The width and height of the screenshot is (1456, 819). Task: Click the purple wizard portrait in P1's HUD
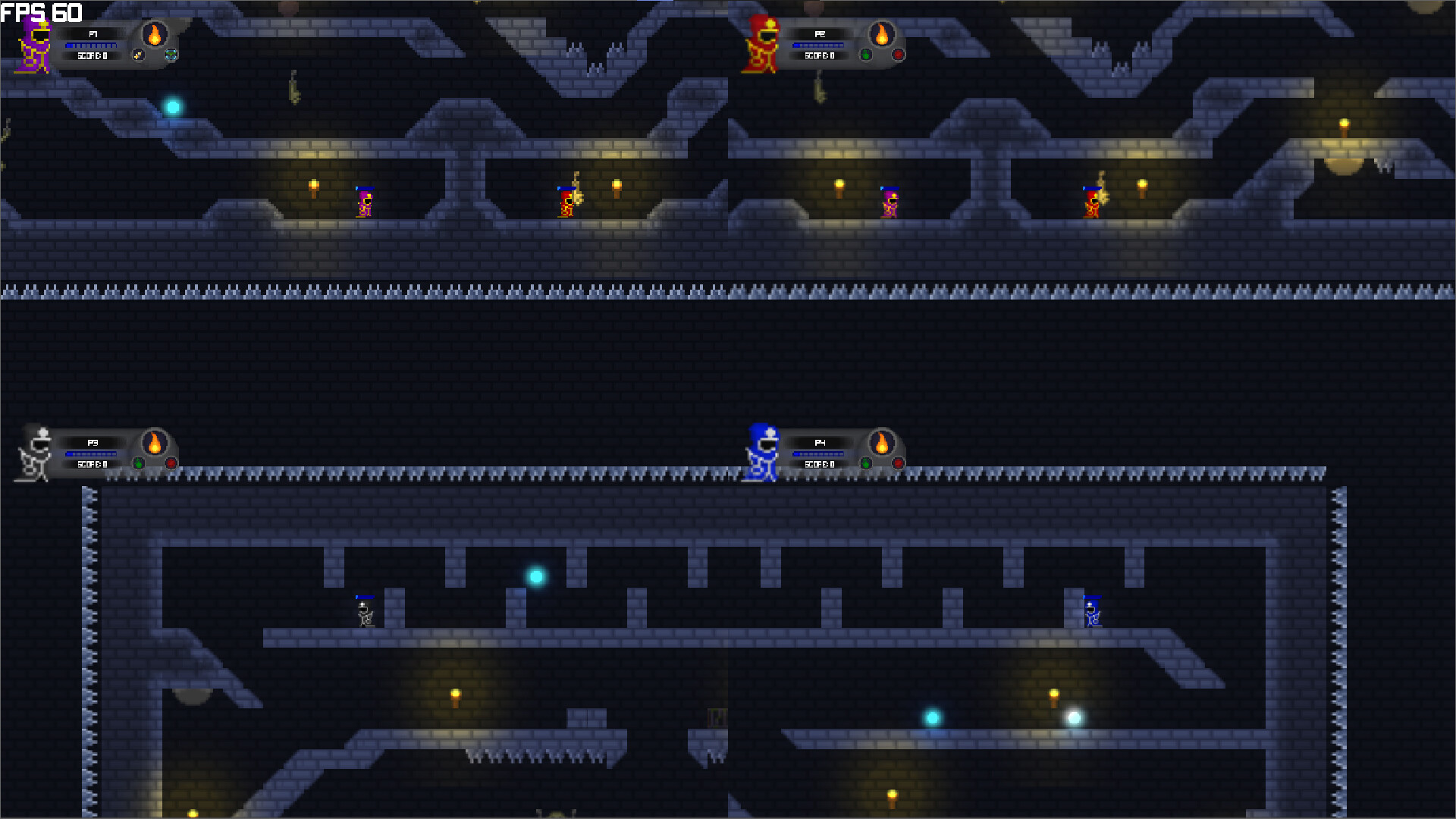point(34,45)
